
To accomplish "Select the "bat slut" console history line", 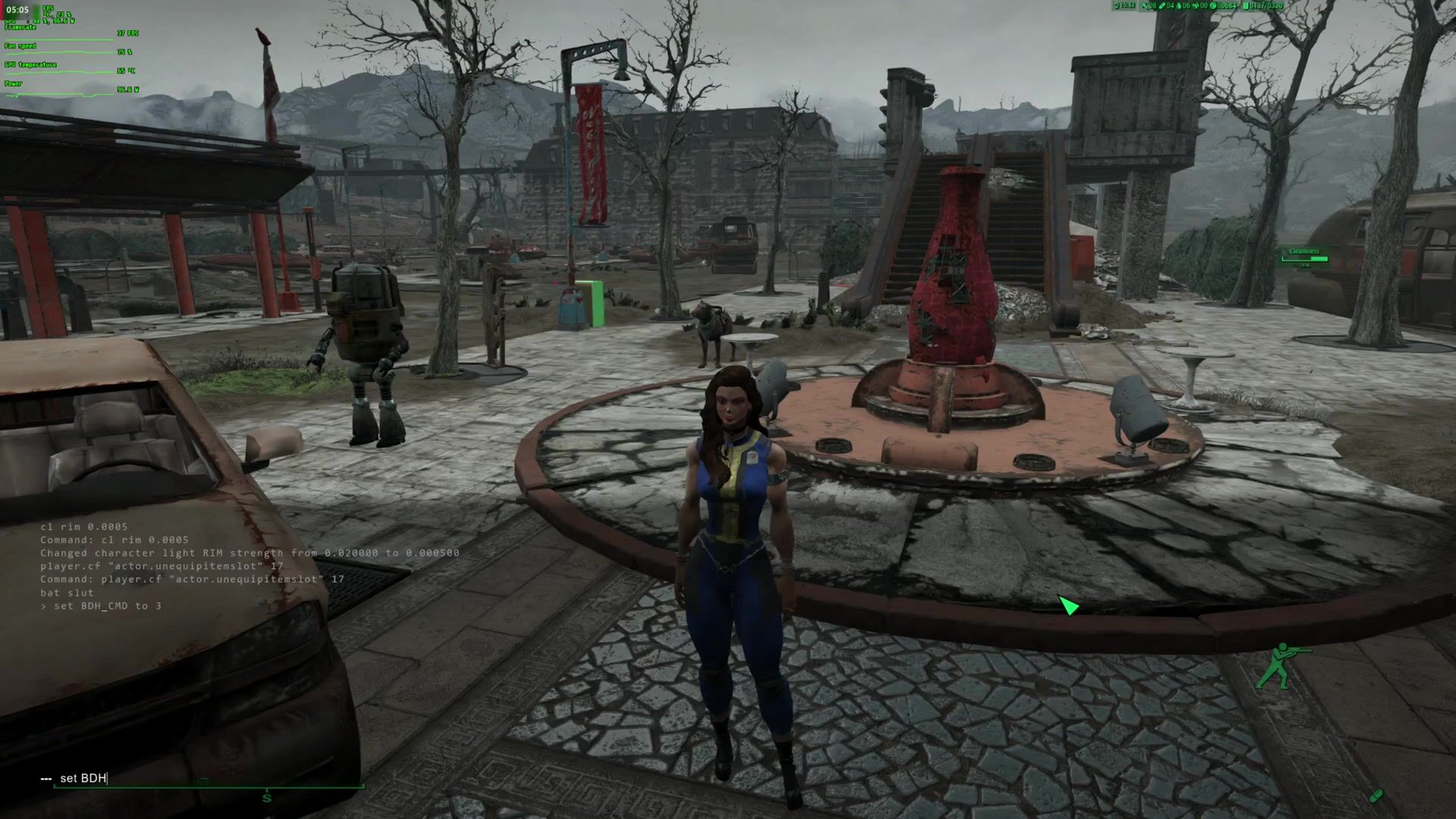I will 67,592.
